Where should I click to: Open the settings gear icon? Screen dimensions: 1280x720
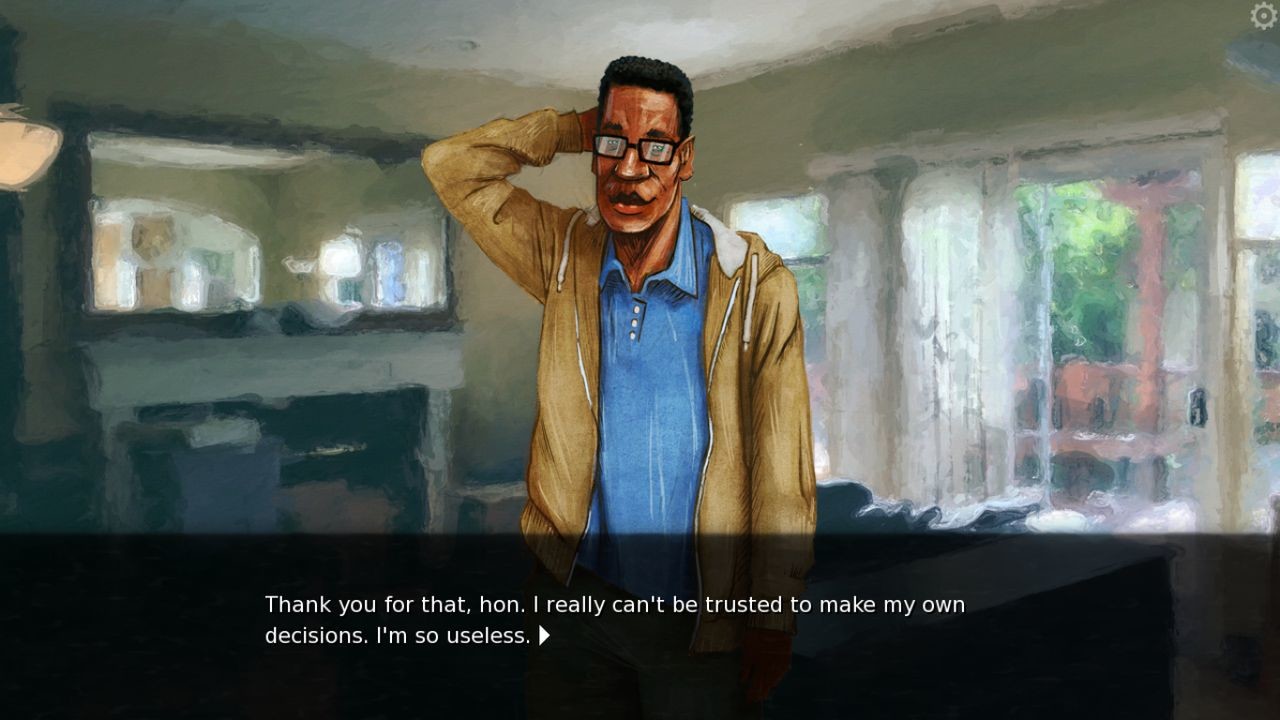click(x=1263, y=16)
